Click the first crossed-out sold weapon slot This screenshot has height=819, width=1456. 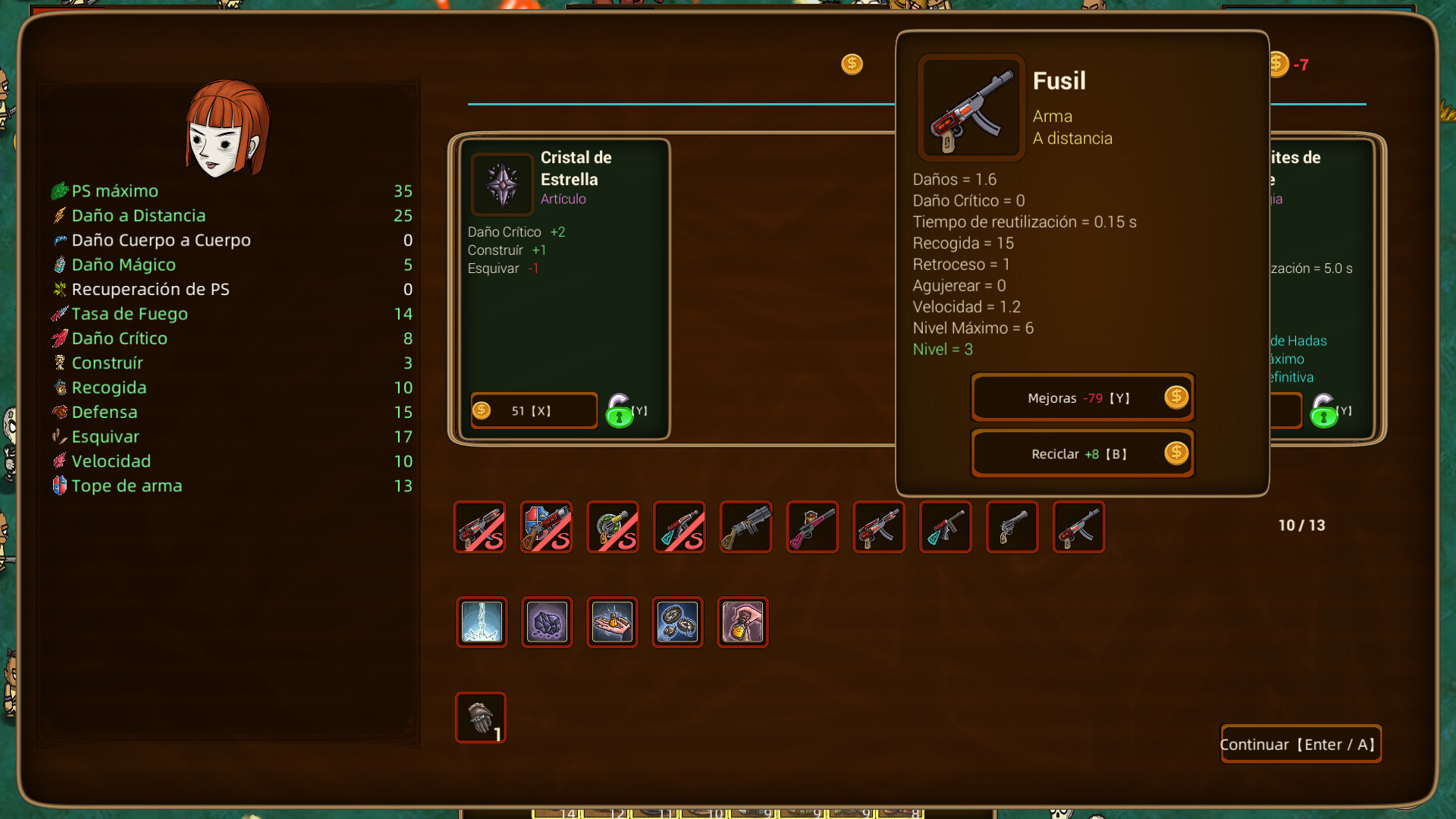coord(479,526)
